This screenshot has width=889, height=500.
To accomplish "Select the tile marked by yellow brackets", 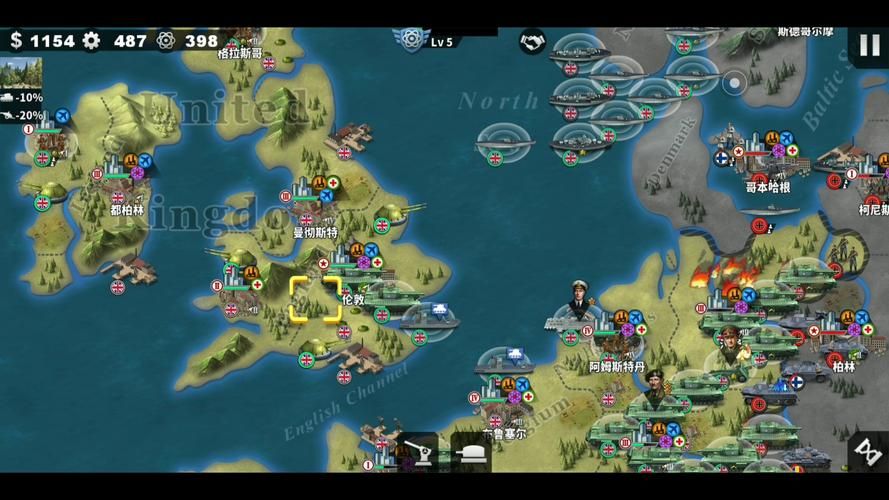I will (315, 298).
